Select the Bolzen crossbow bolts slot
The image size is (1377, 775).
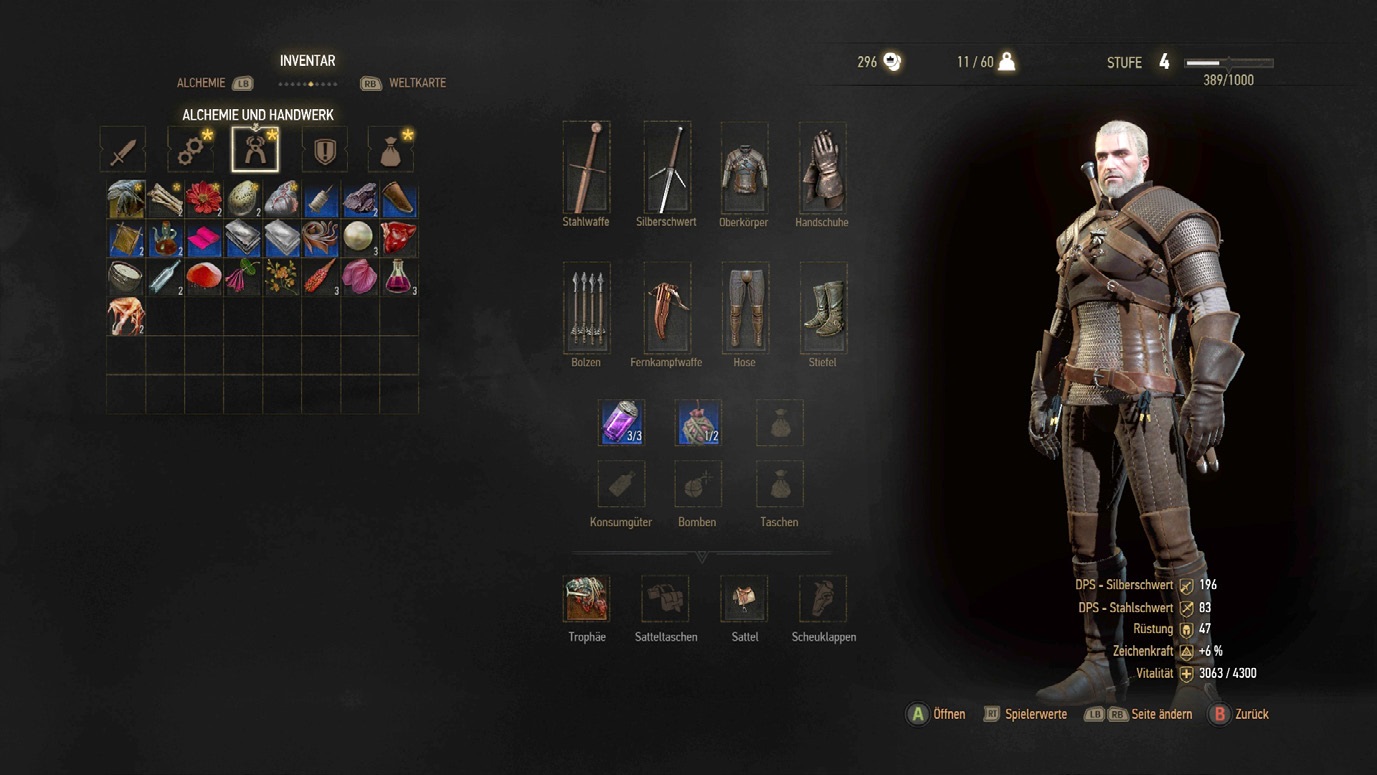point(586,307)
